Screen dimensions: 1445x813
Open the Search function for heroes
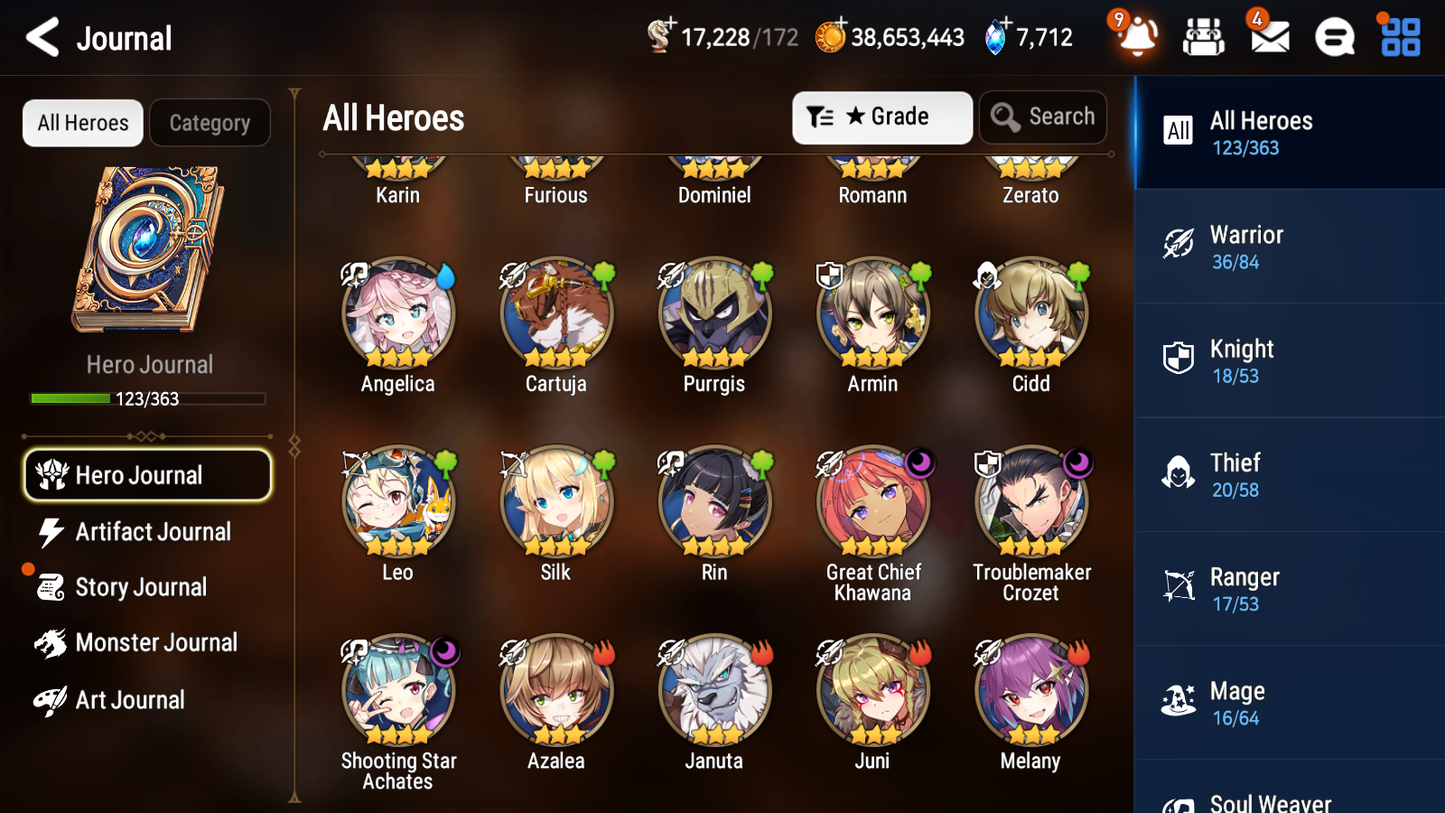[x=1043, y=117]
